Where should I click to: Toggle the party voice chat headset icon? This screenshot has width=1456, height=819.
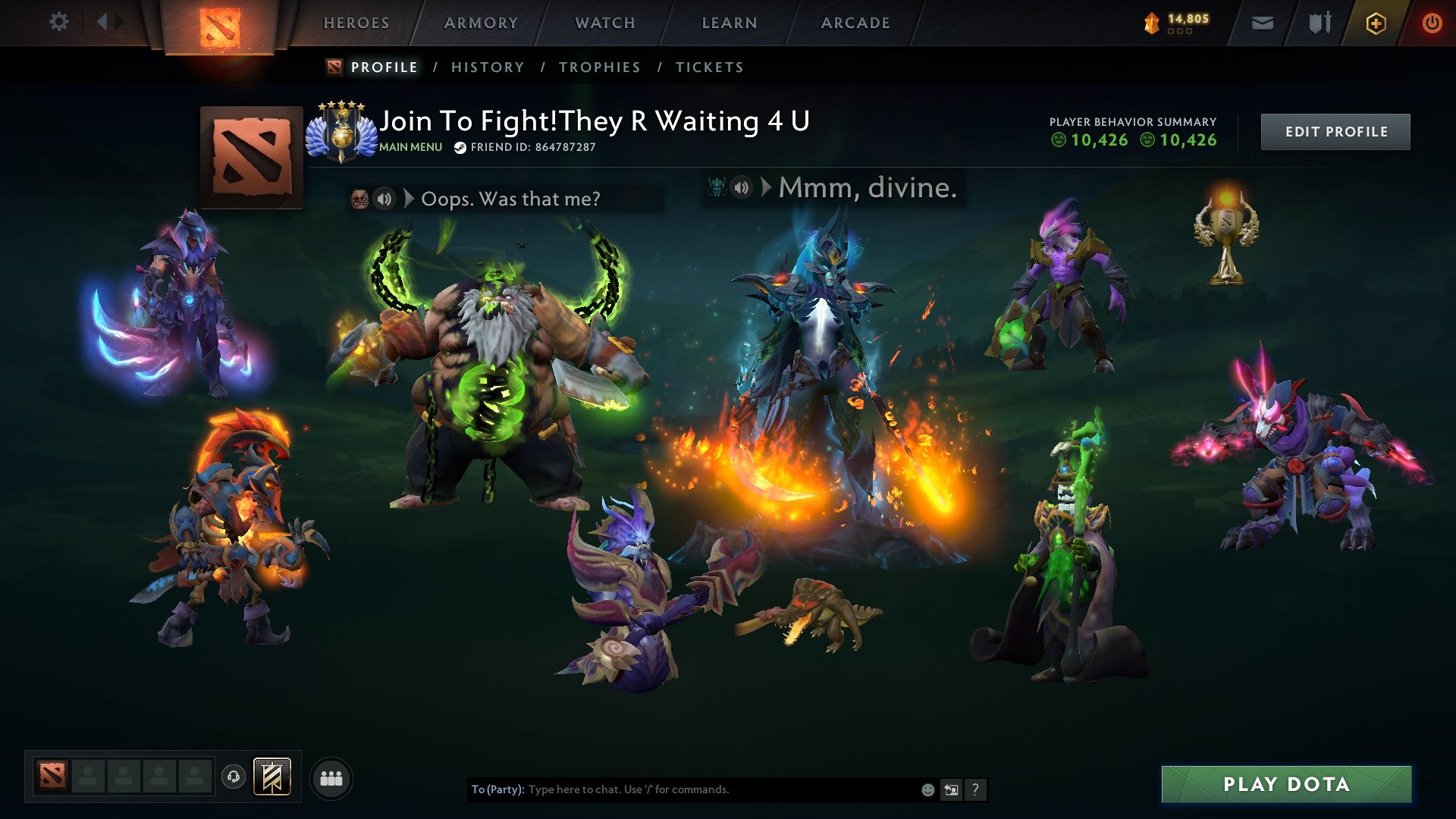coord(233,777)
